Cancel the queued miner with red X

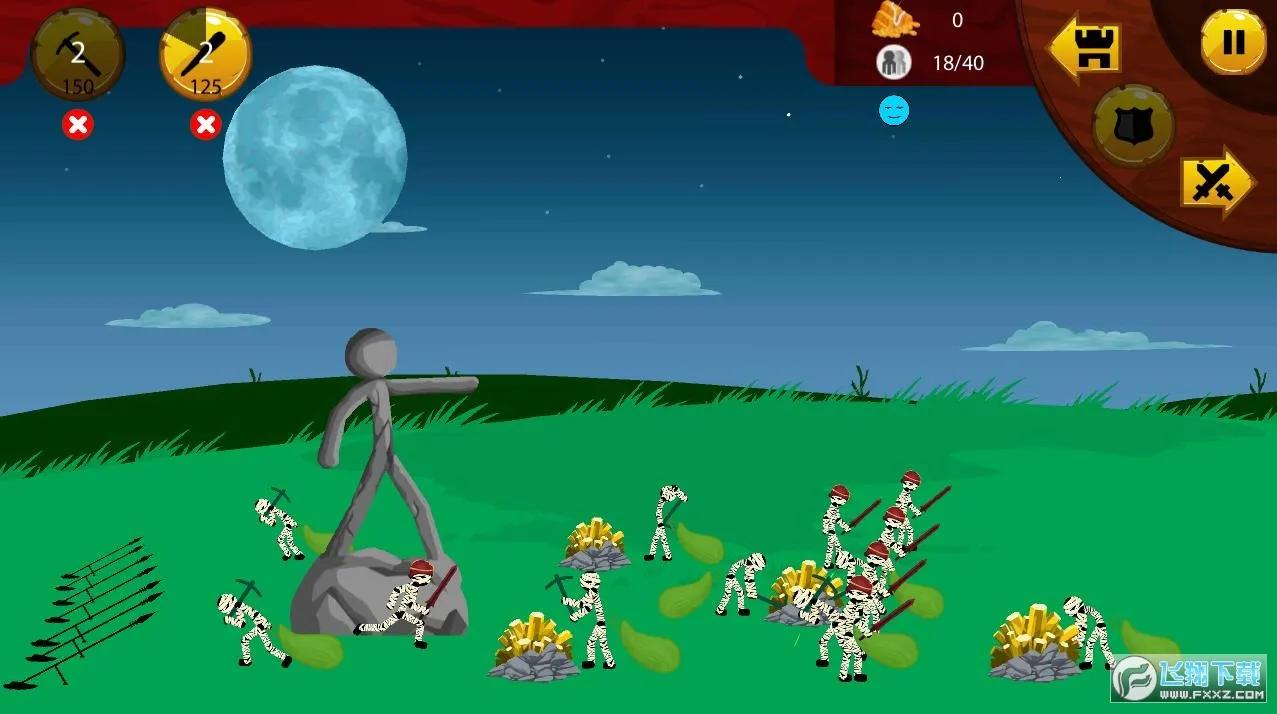tap(77, 125)
